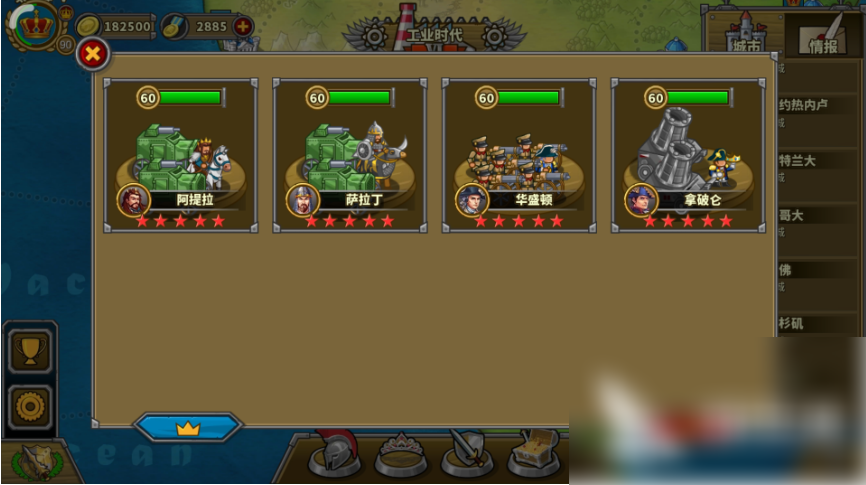866x485 pixels.
Task: Select 约热内卢 in the city list
Action: tap(803, 104)
